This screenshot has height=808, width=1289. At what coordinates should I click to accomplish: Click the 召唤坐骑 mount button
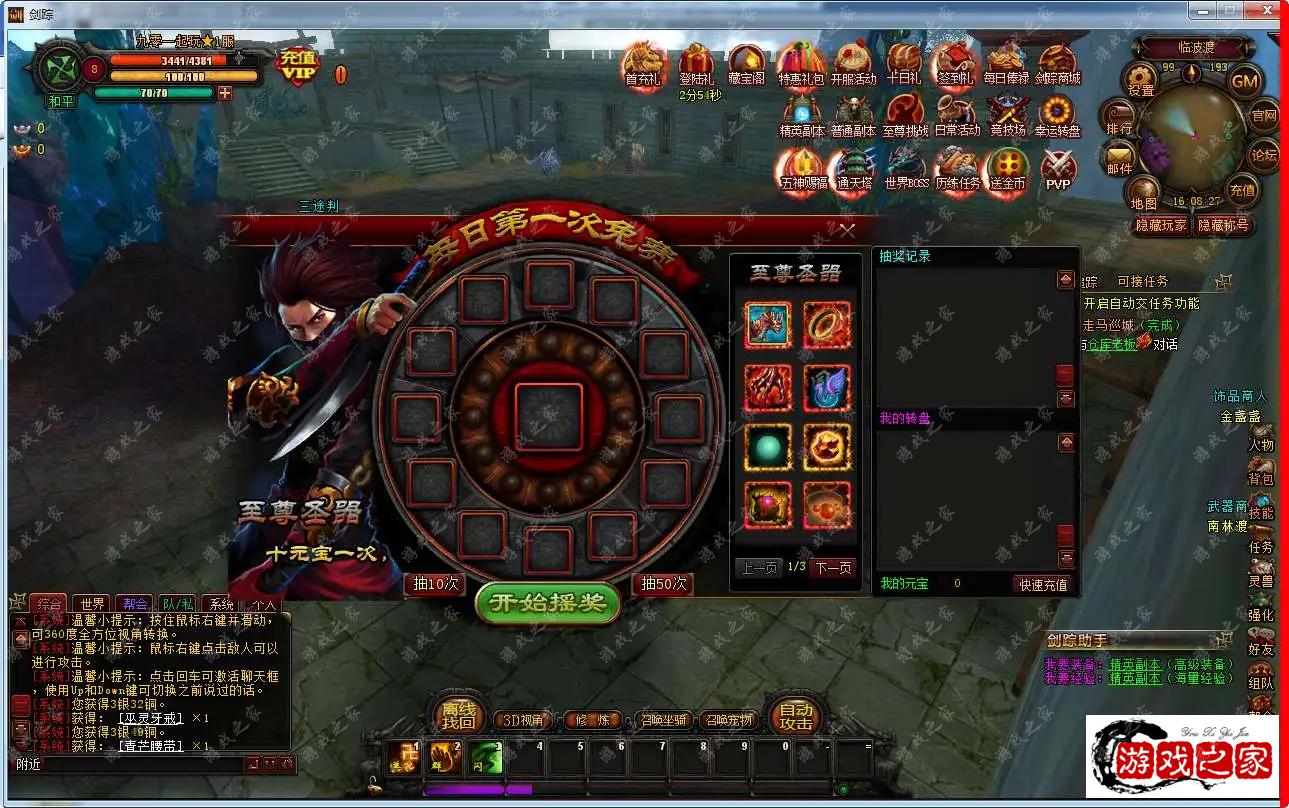665,720
